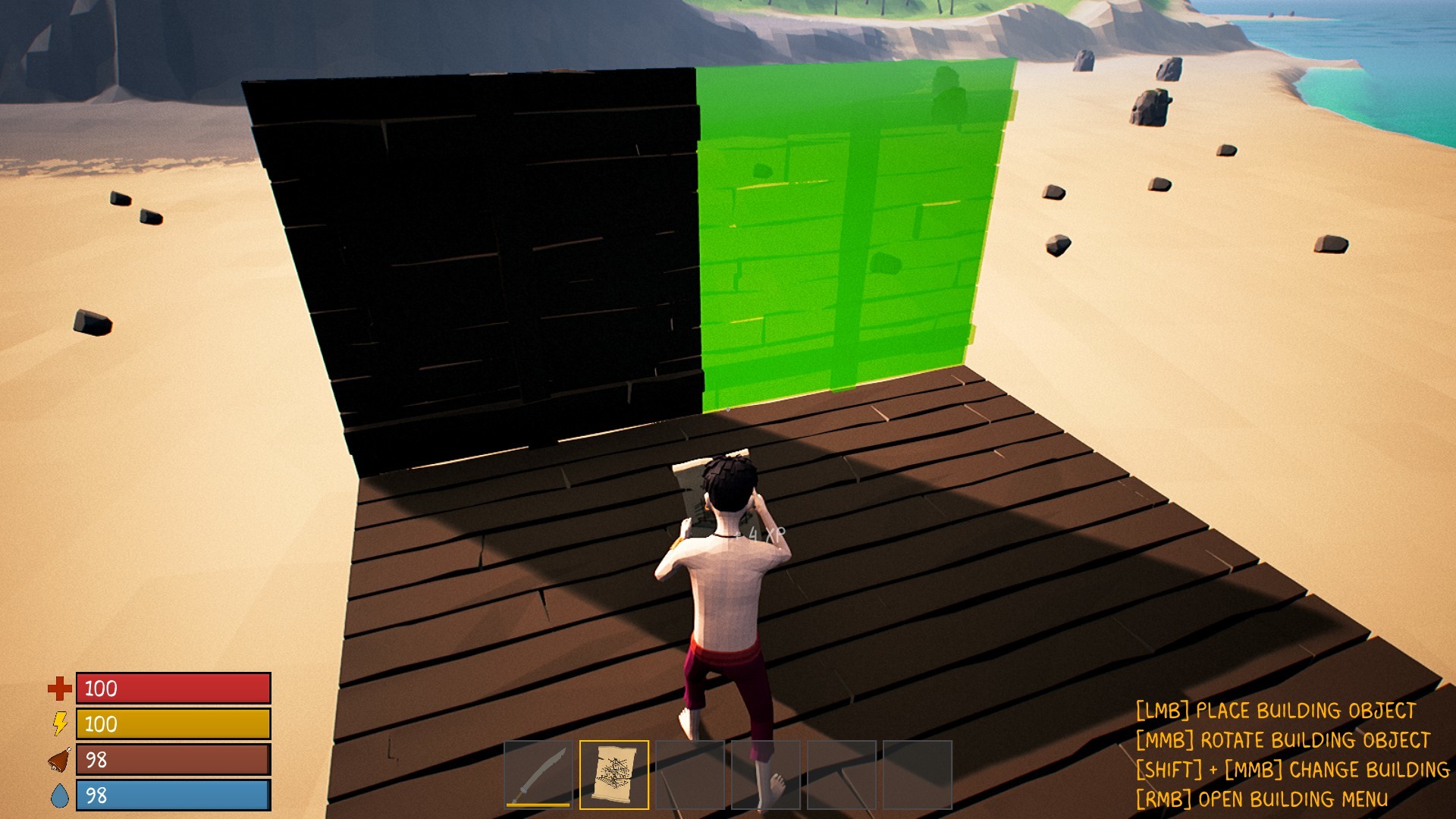Click the meat drumstick hunger icon

click(x=59, y=758)
